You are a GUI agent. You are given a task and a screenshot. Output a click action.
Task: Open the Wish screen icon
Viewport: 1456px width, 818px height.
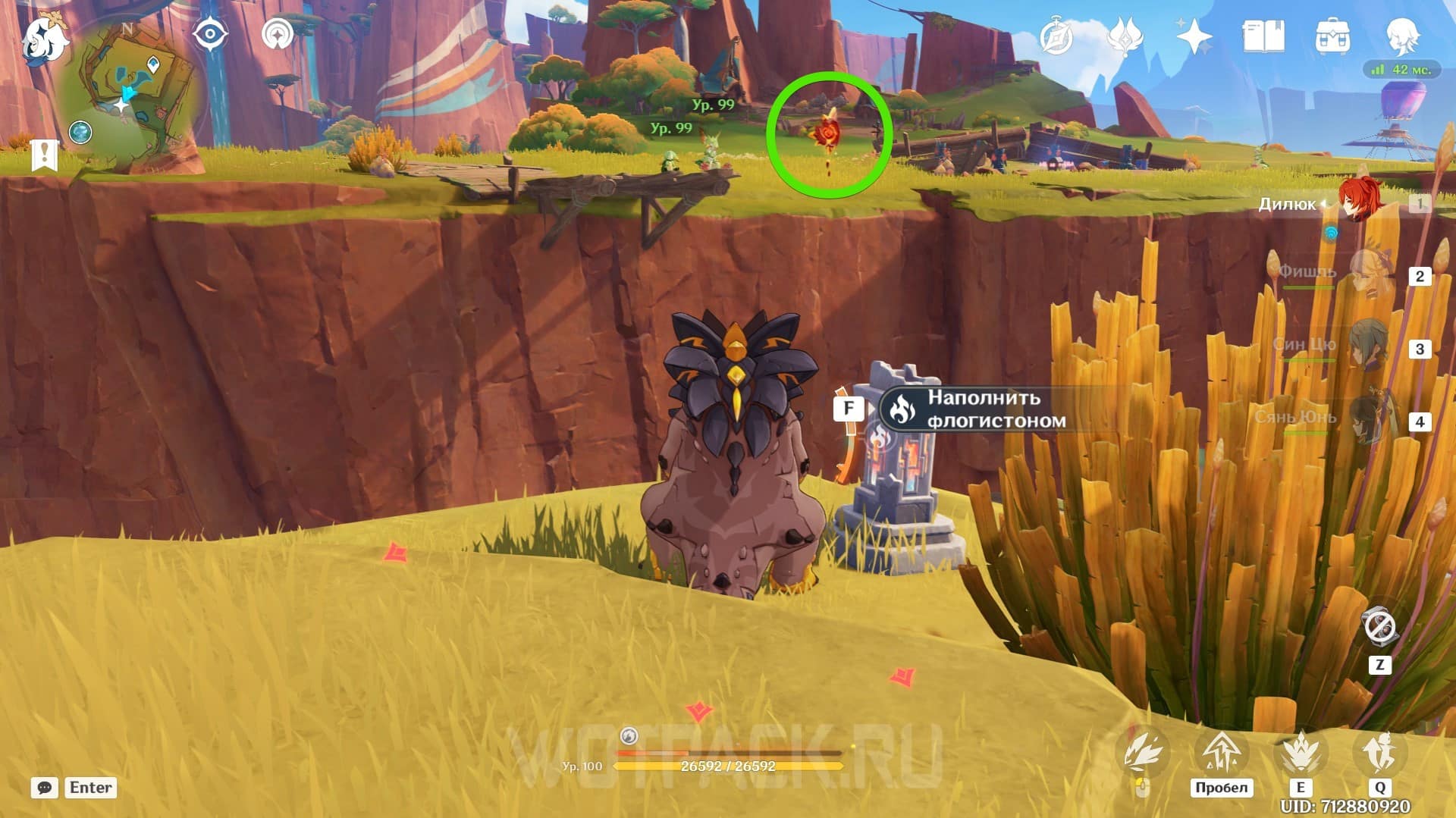tap(1125, 36)
